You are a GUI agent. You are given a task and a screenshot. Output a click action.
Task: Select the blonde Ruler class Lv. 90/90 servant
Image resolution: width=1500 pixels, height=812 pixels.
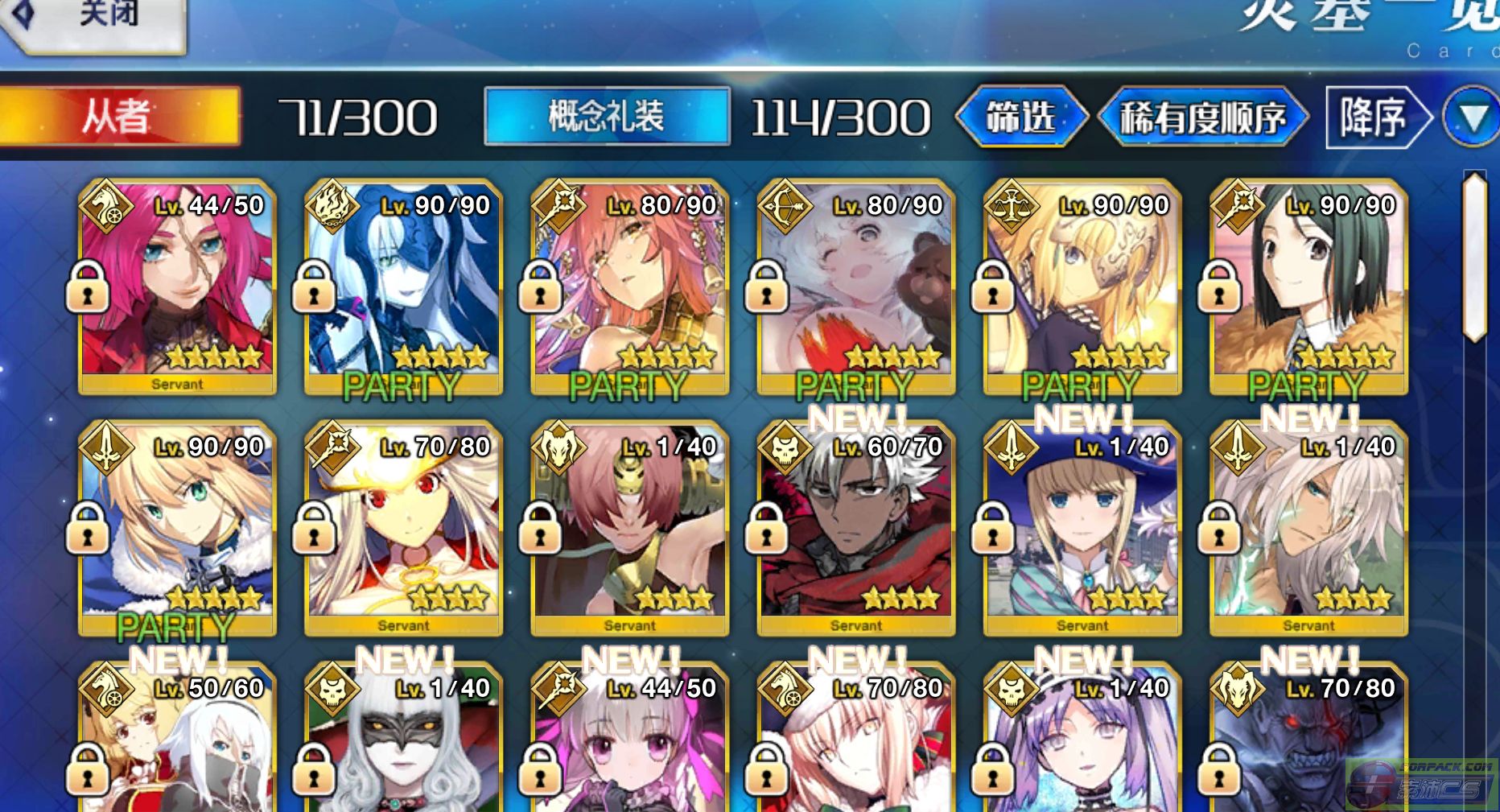[x=1082, y=286]
